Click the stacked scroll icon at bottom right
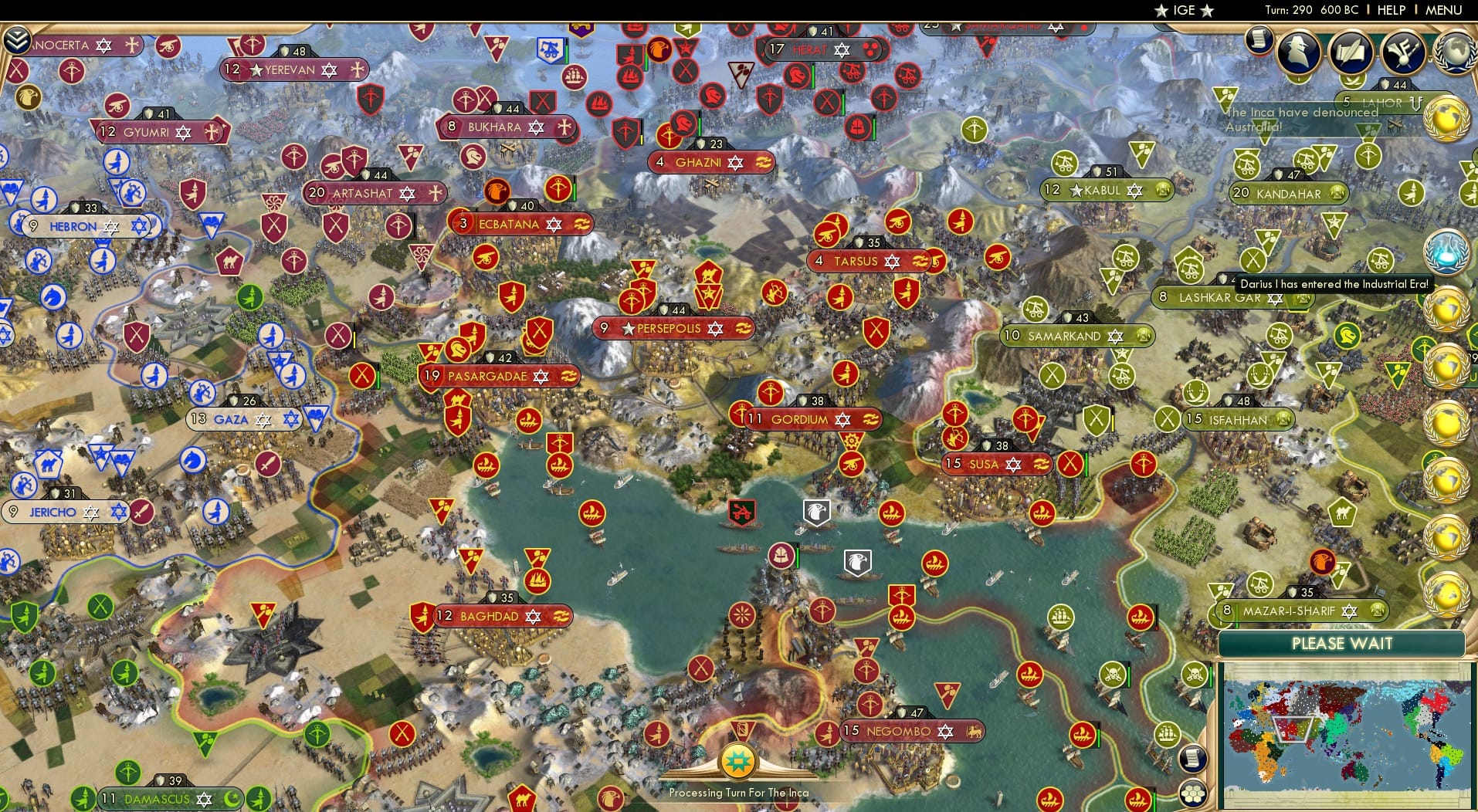1478x812 pixels. point(1192,757)
